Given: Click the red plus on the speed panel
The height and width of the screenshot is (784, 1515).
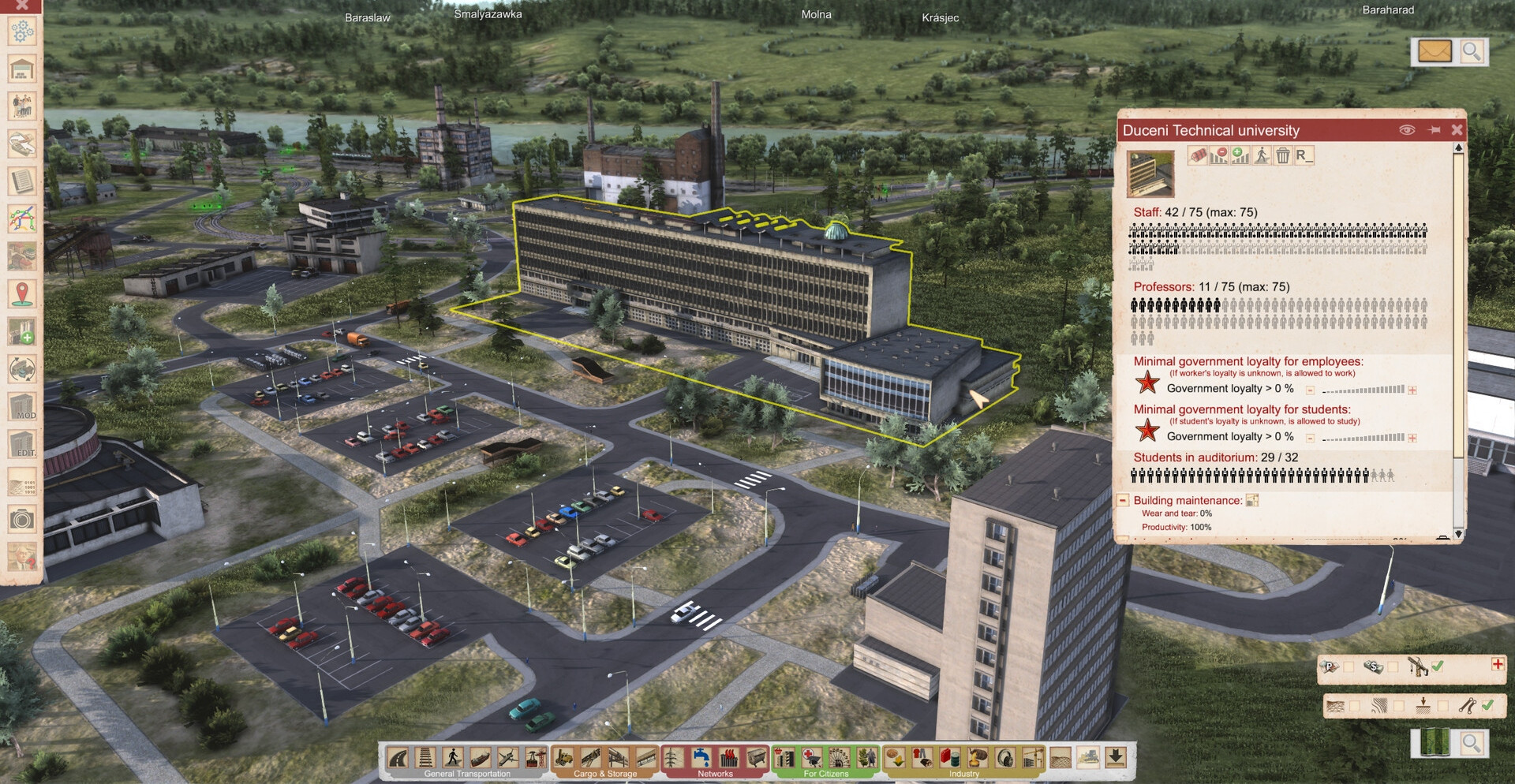Looking at the screenshot, I should (x=1497, y=665).
